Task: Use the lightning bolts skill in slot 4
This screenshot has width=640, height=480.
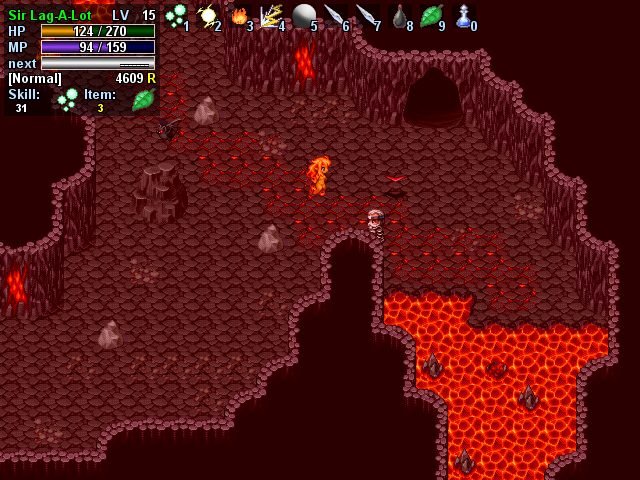Action: point(271,15)
